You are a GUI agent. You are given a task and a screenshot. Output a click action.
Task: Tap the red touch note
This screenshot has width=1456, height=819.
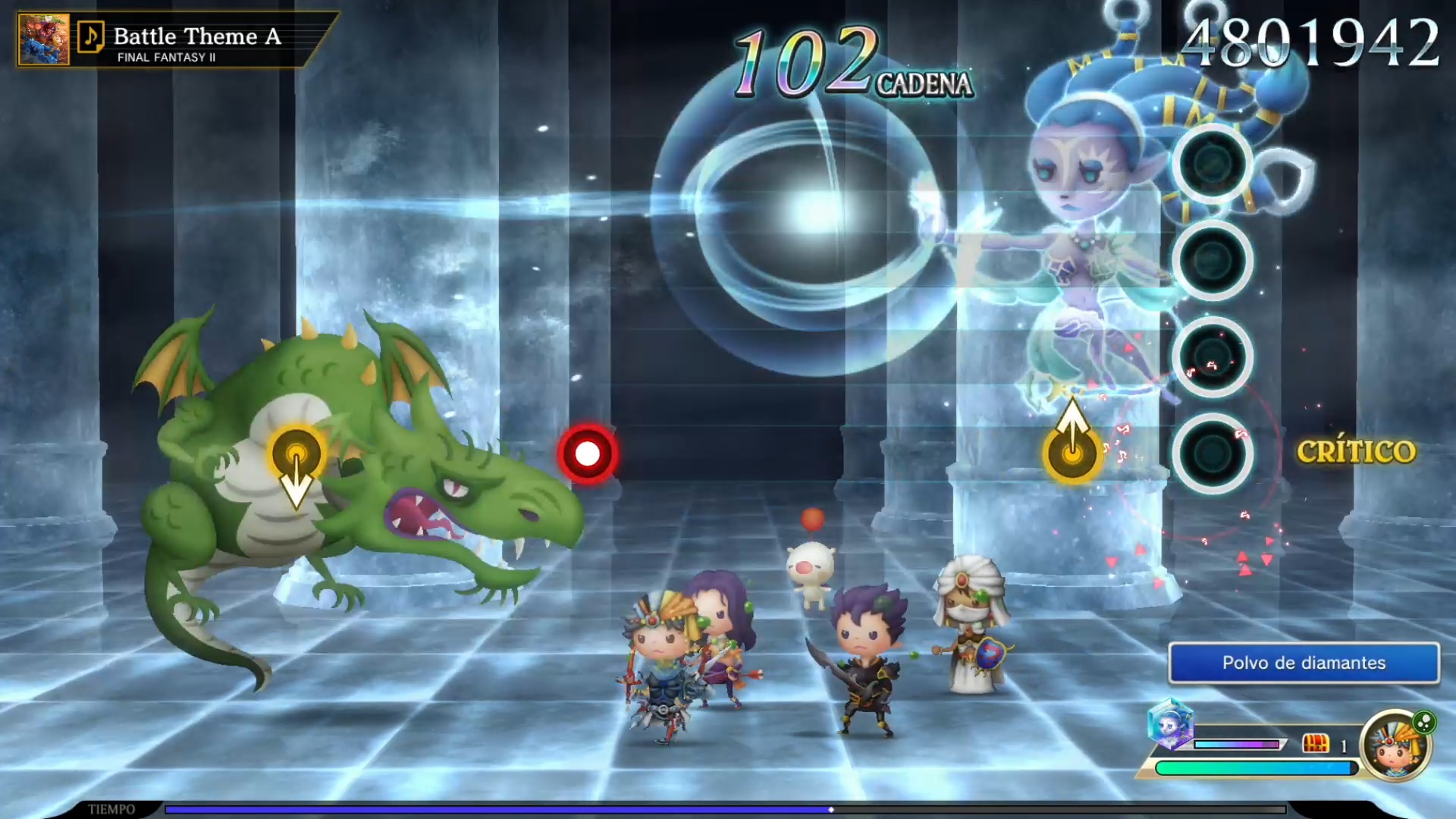click(588, 453)
